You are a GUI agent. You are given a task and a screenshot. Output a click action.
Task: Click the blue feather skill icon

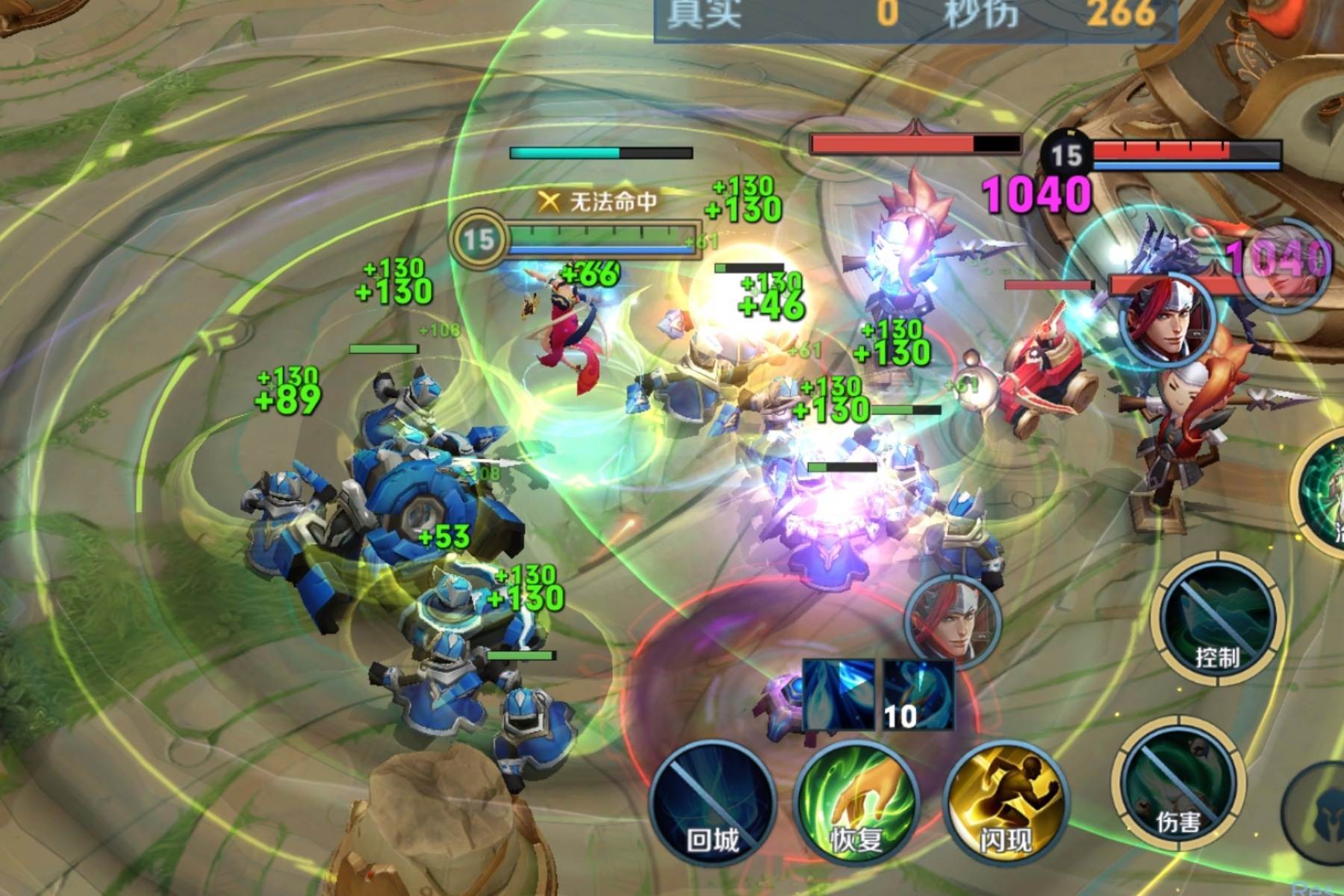tap(839, 694)
